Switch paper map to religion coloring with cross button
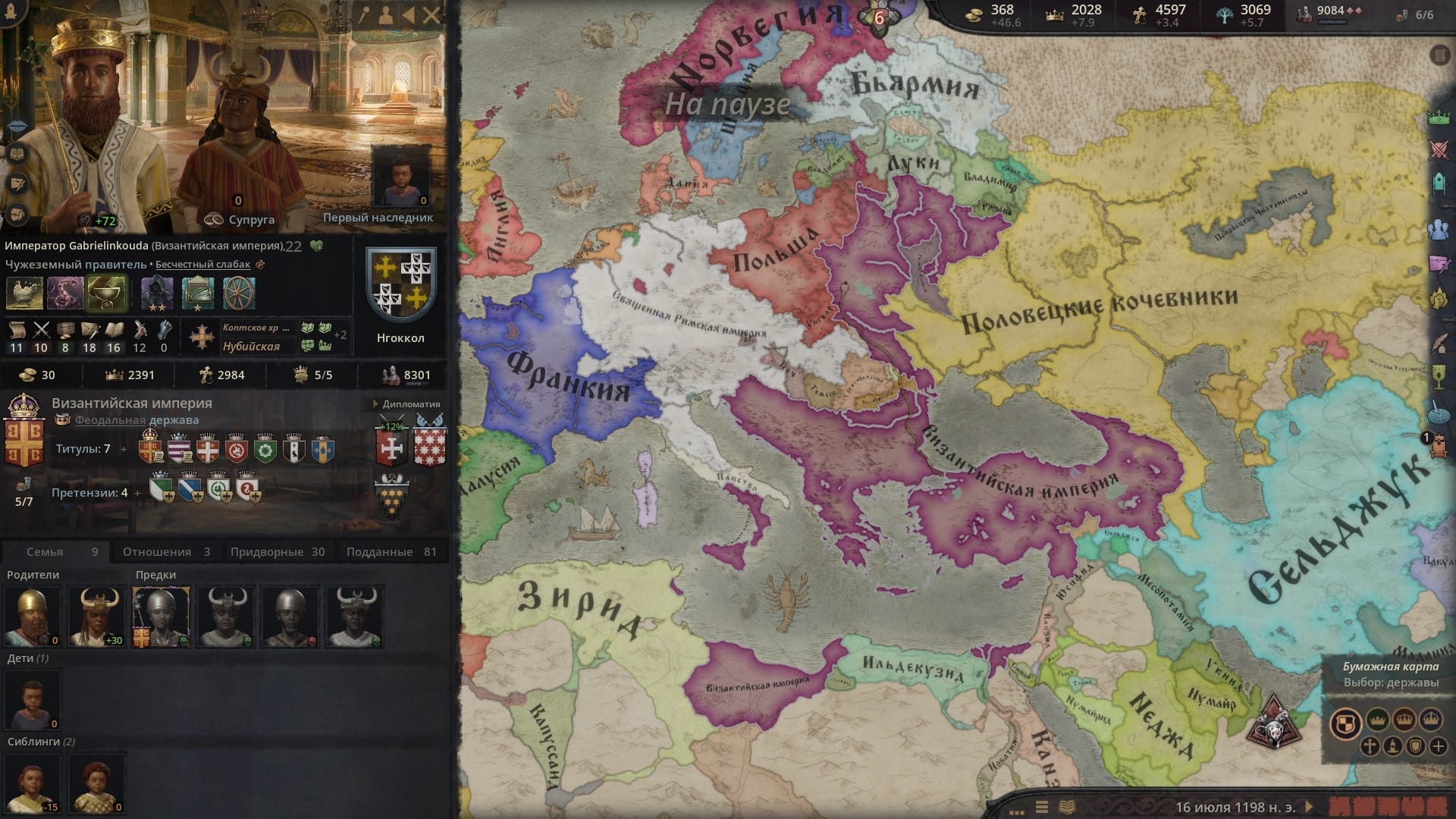Viewport: 1456px width, 819px height. point(1369,748)
